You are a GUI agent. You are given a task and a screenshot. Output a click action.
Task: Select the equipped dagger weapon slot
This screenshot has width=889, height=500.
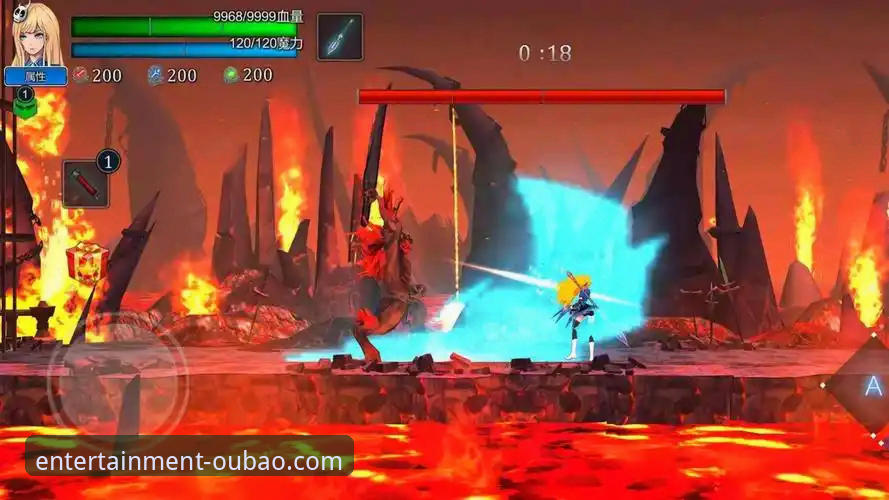click(x=340, y=37)
